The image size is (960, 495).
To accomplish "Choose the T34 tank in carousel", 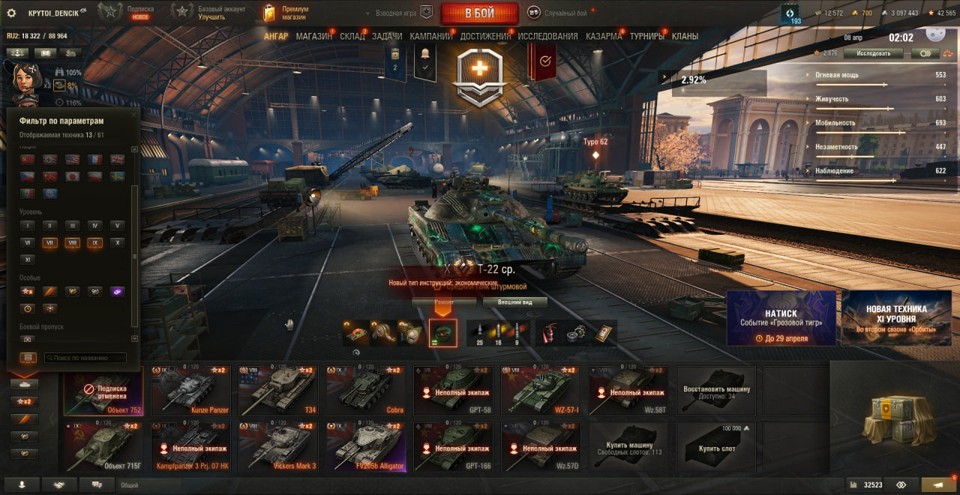I will tap(277, 390).
